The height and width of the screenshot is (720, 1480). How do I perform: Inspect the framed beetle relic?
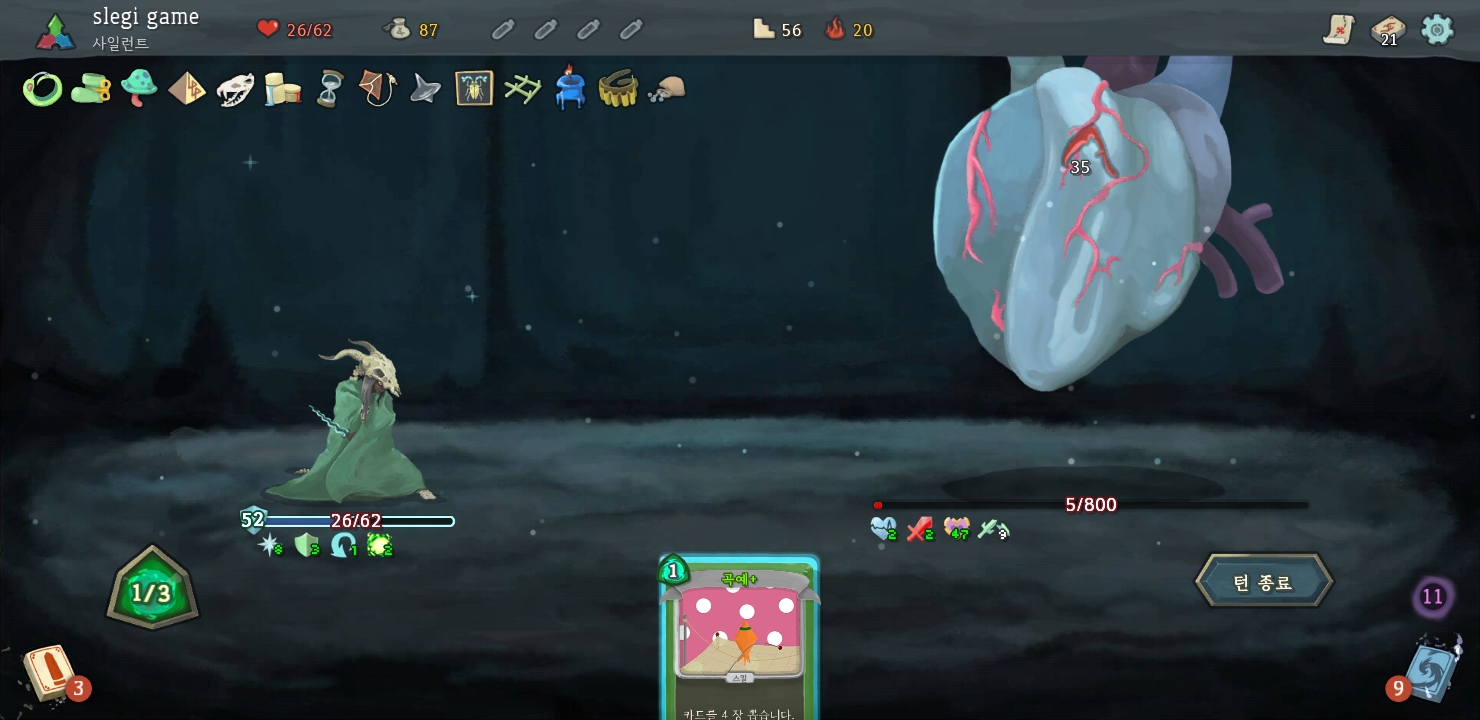(x=474, y=89)
